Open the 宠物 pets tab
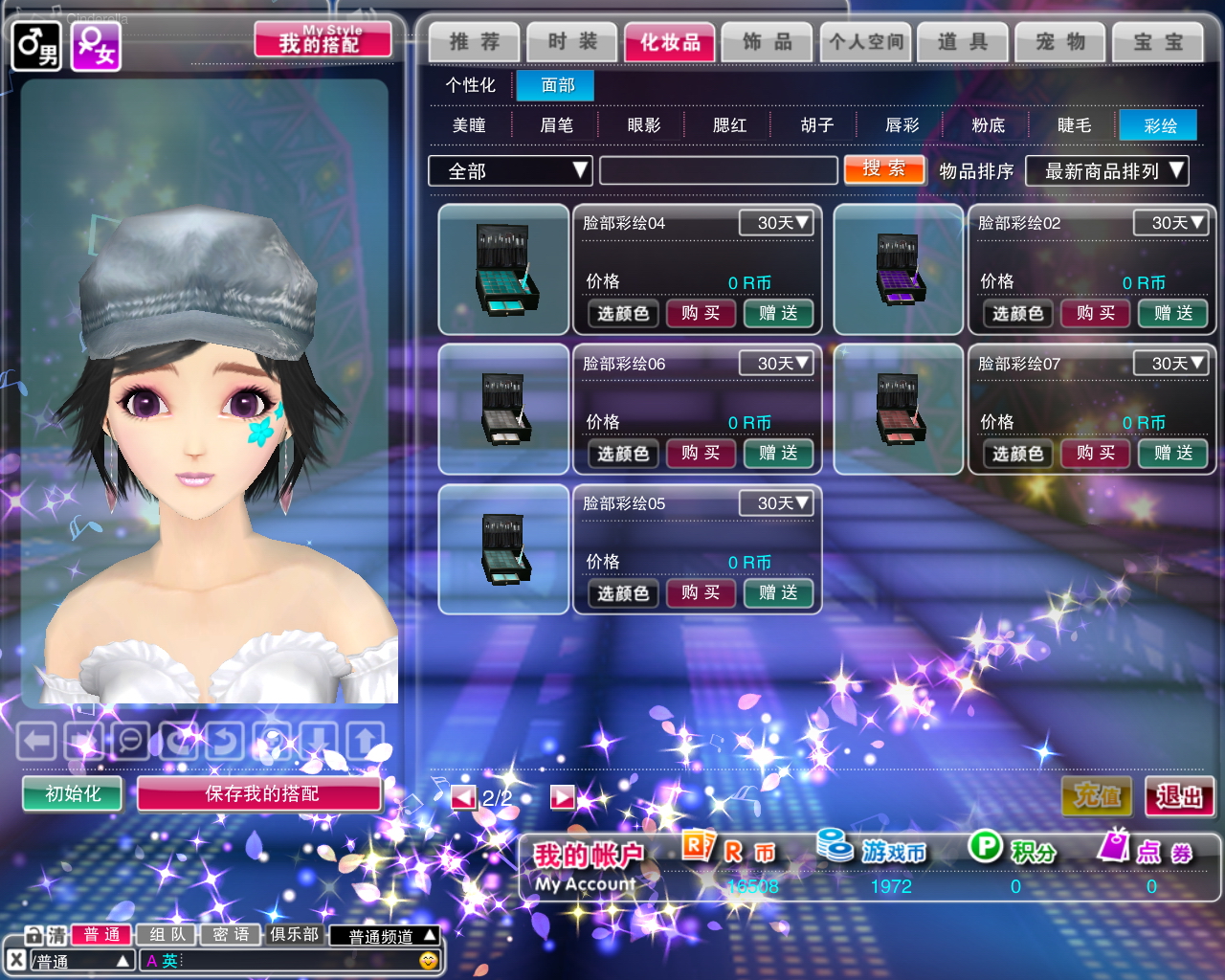The image size is (1225, 980). pos(1060,42)
